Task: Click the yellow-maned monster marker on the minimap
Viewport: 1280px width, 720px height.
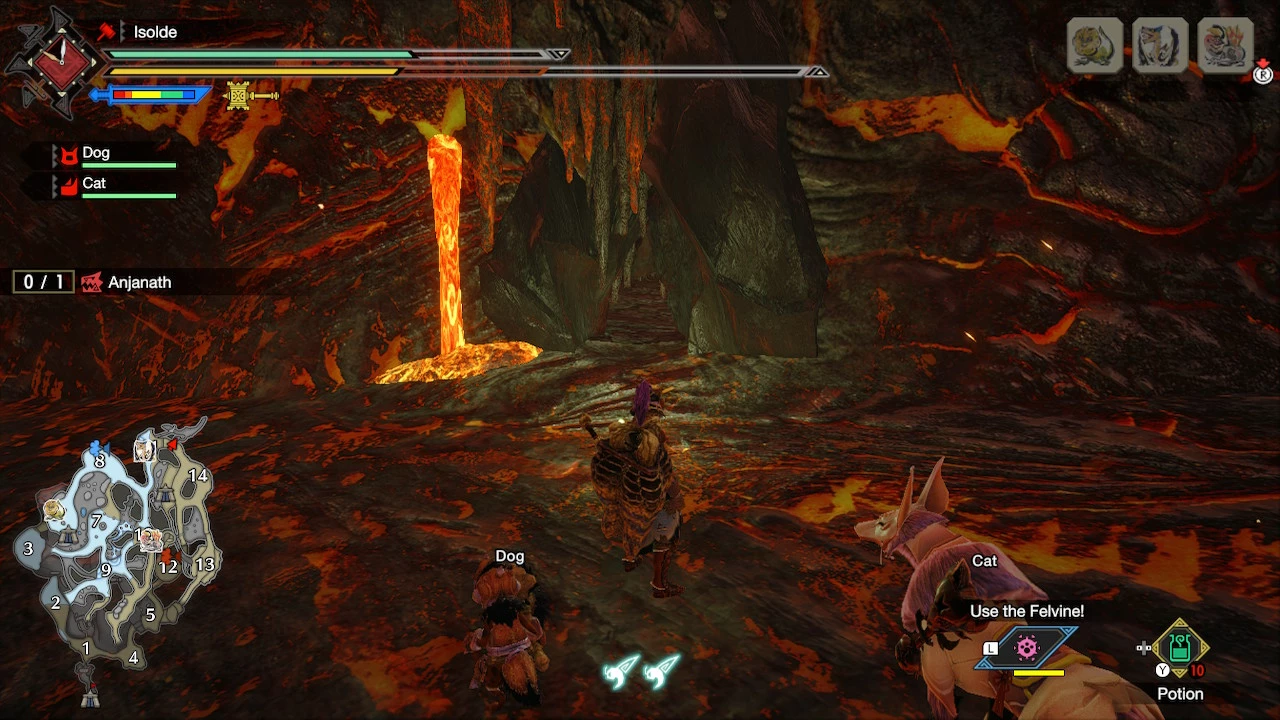Action: click(x=52, y=510)
